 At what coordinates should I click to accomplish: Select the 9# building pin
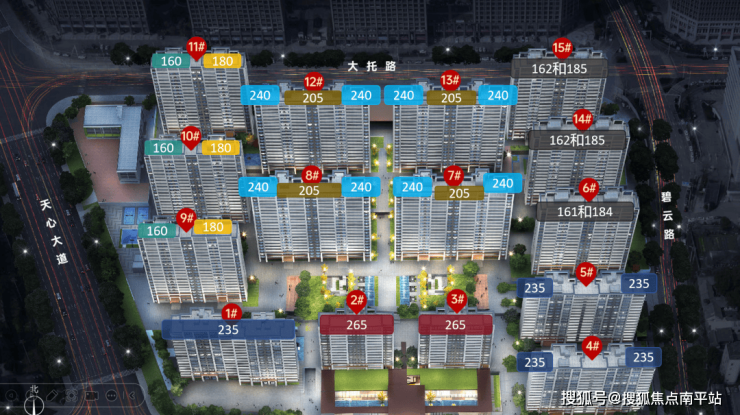click(185, 218)
